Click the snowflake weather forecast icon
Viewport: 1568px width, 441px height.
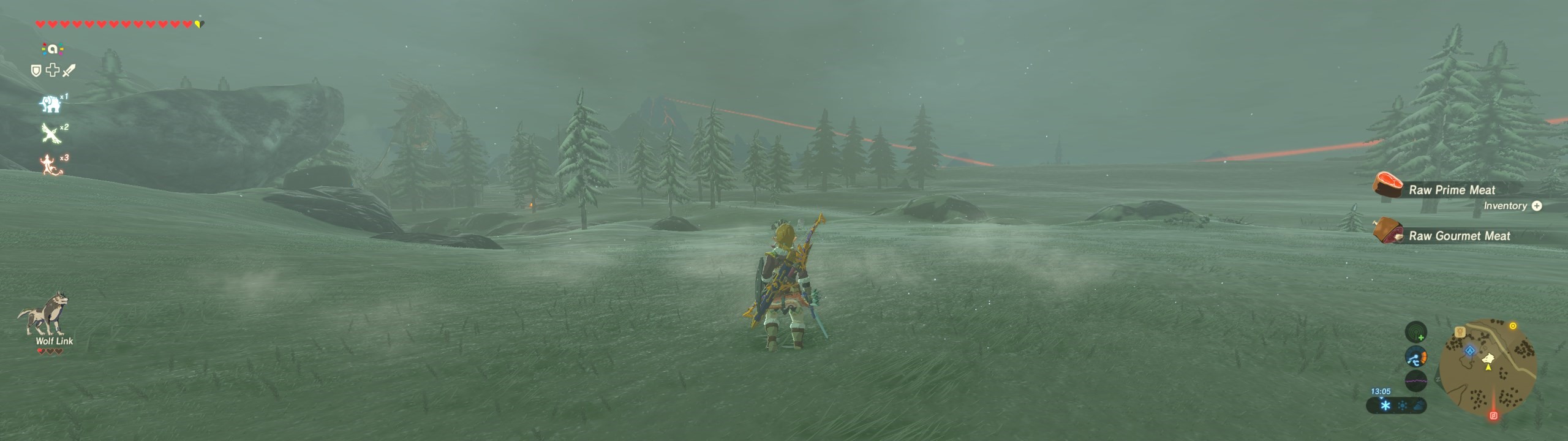[x=1385, y=405]
